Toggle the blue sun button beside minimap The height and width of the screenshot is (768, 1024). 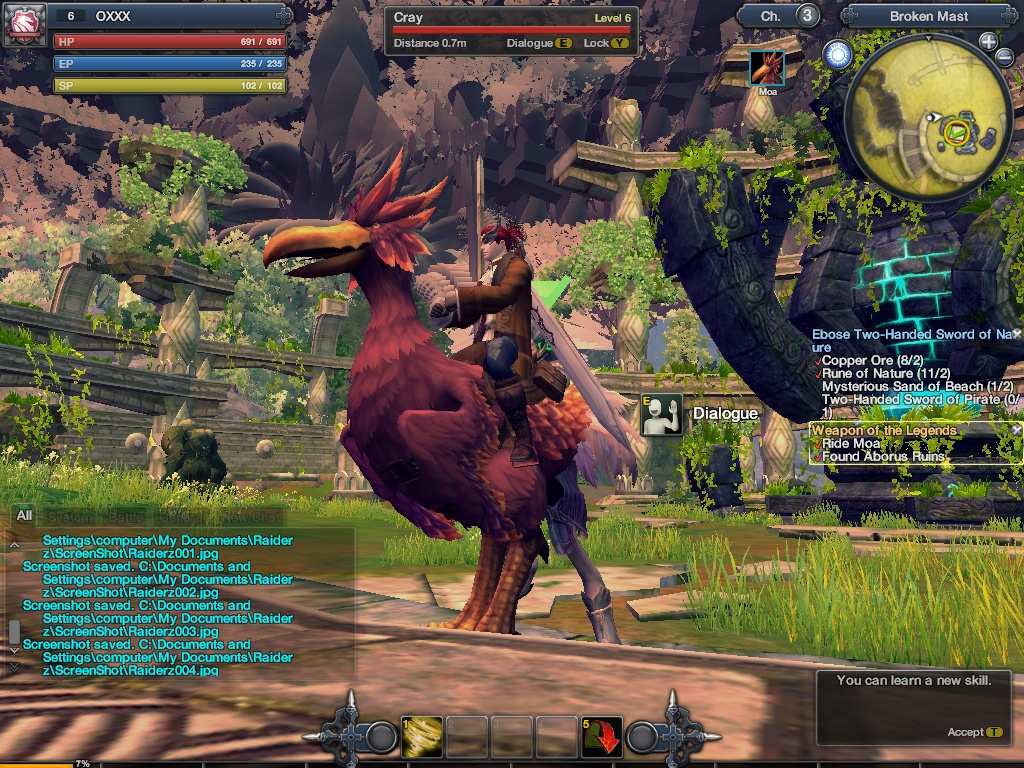837,55
